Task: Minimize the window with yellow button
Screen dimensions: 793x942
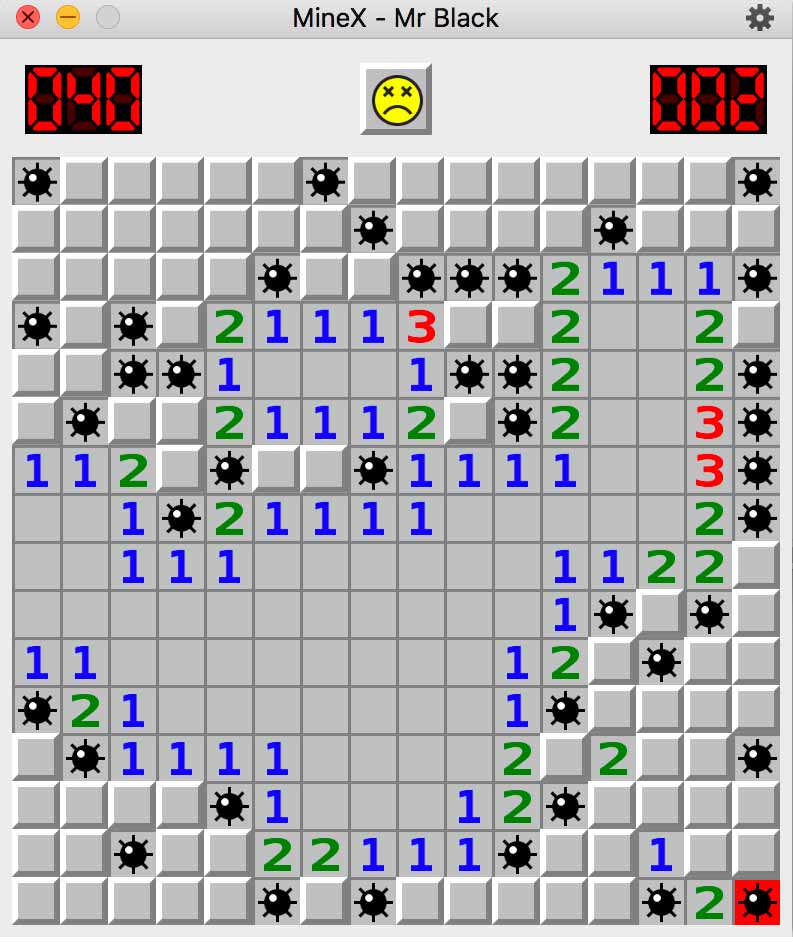Action: [x=67, y=18]
